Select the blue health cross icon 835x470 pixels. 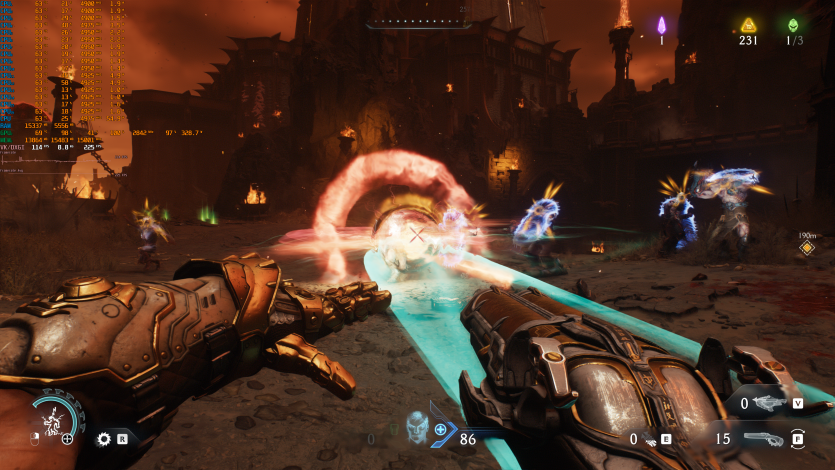point(441,429)
